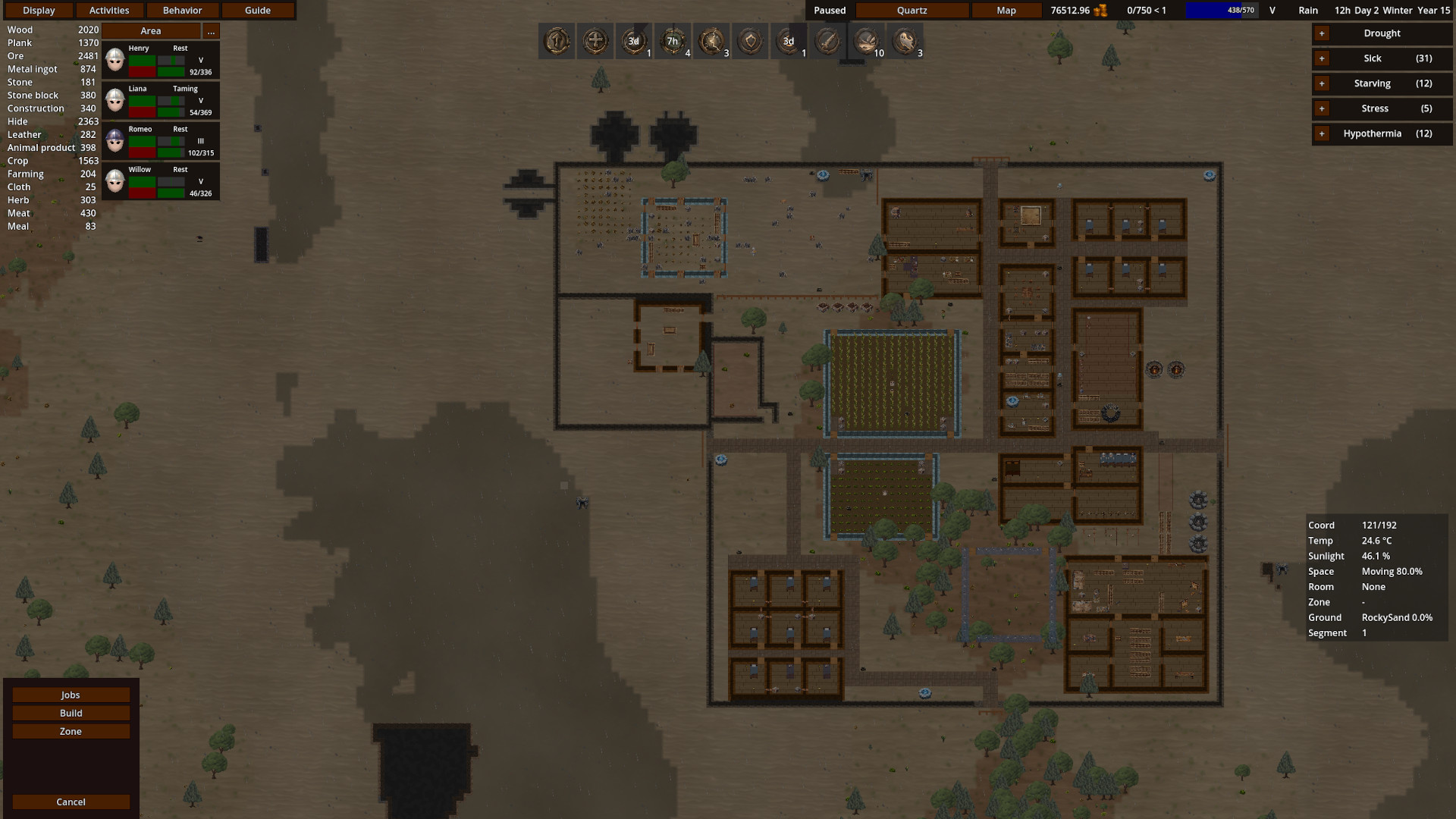Screen dimensions: 1456x819
Task: Open the Activities menu
Action: [109, 10]
